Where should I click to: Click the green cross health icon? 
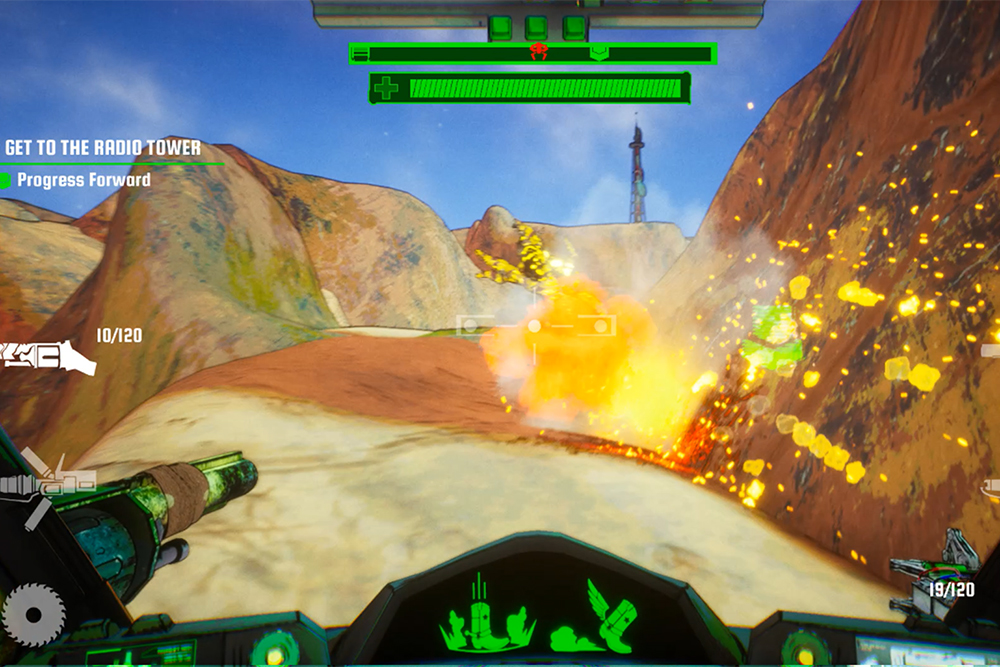[x=386, y=88]
